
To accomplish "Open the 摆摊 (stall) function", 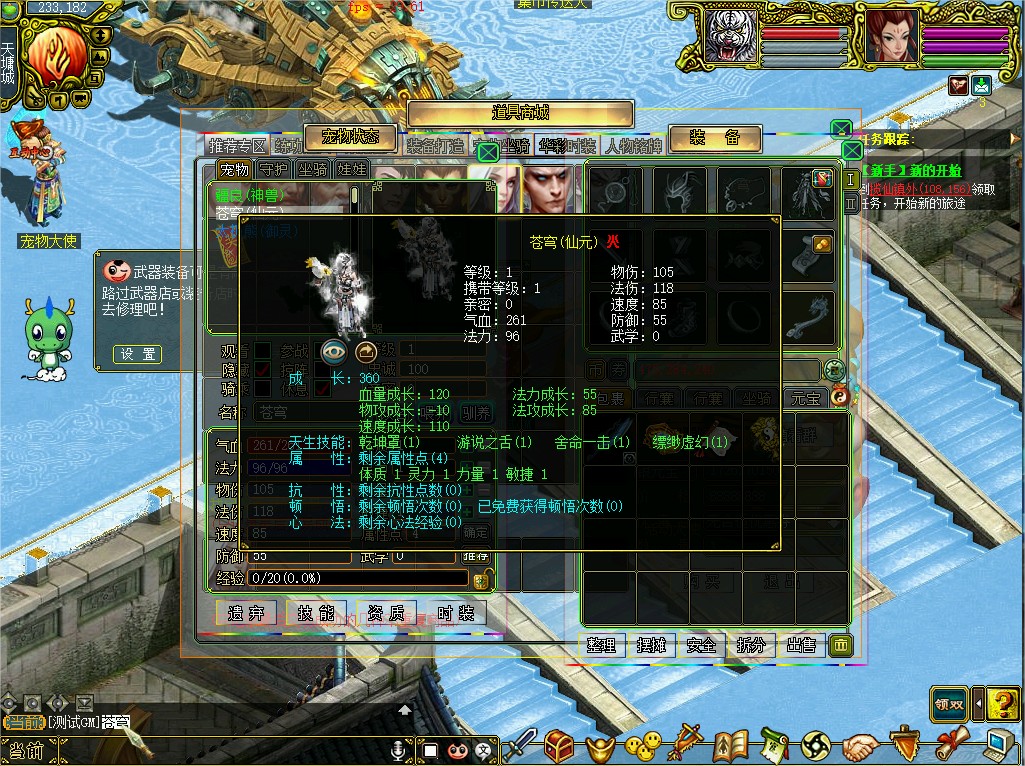I will tap(652, 645).
